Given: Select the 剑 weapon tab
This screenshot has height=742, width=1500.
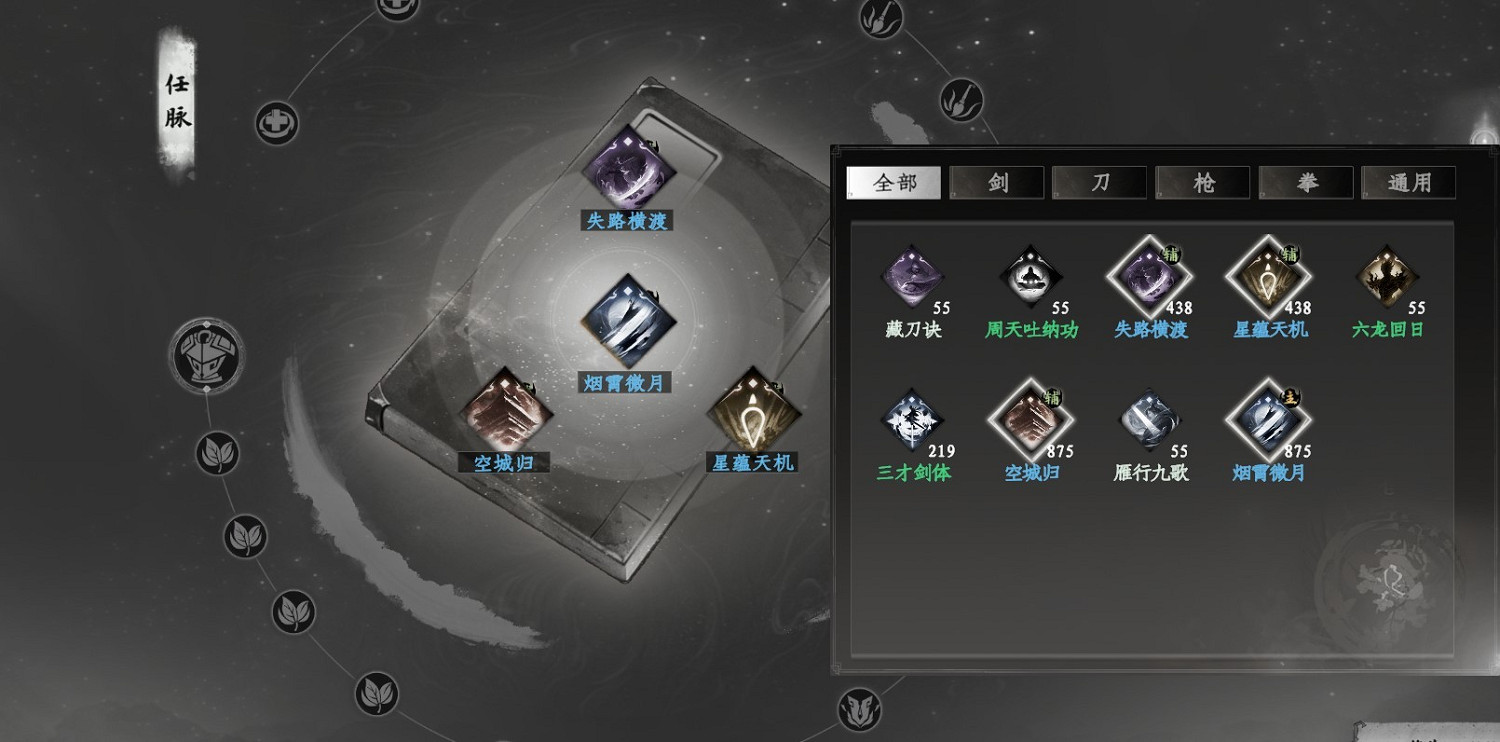Looking at the screenshot, I should (996, 183).
